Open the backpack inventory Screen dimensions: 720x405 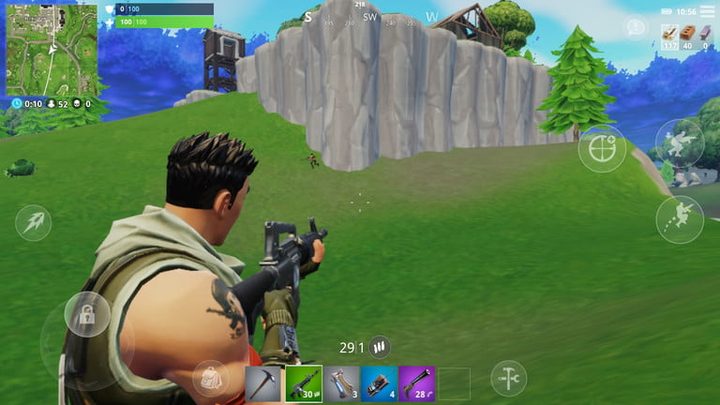pyautogui.click(x=211, y=378)
